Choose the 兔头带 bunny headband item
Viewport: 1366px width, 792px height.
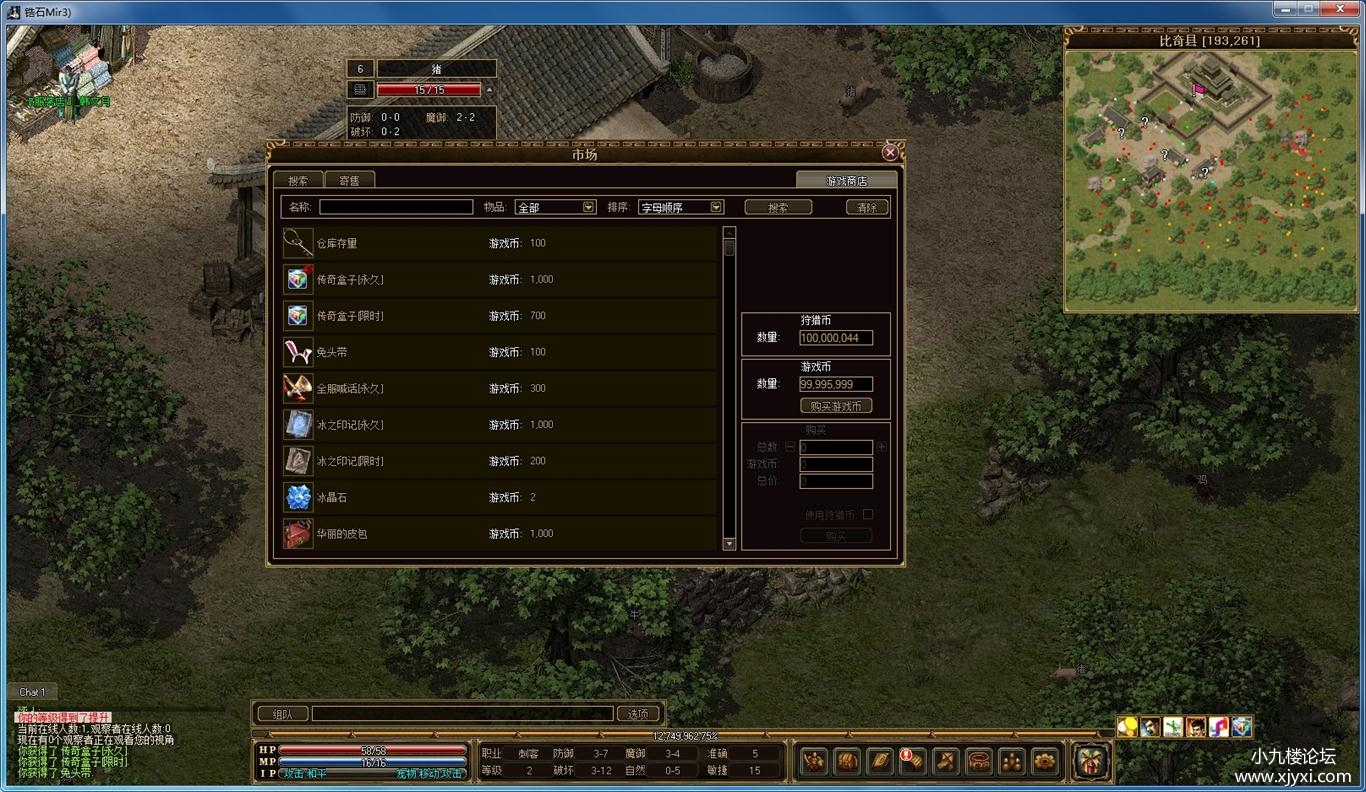tap(500, 352)
